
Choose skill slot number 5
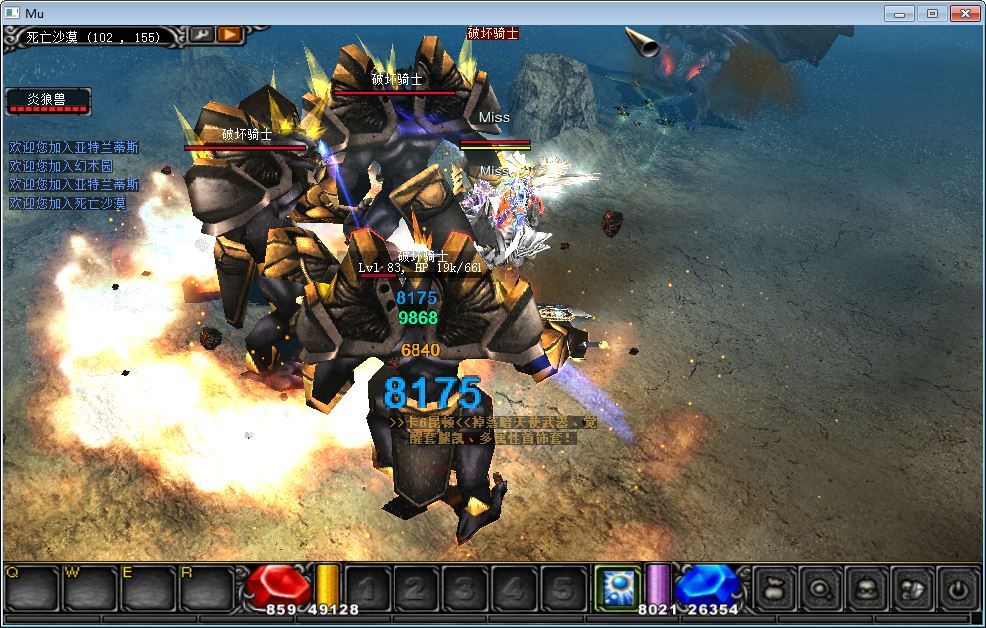pos(562,589)
